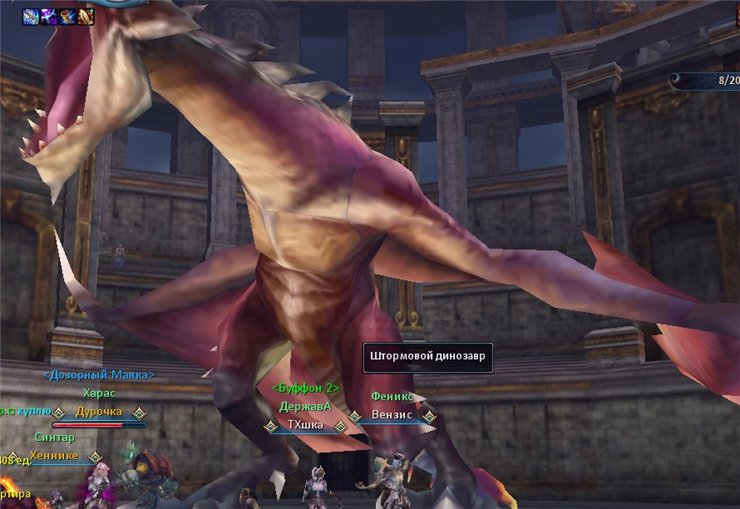Click the blue sword buff icon

click(32, 16)
